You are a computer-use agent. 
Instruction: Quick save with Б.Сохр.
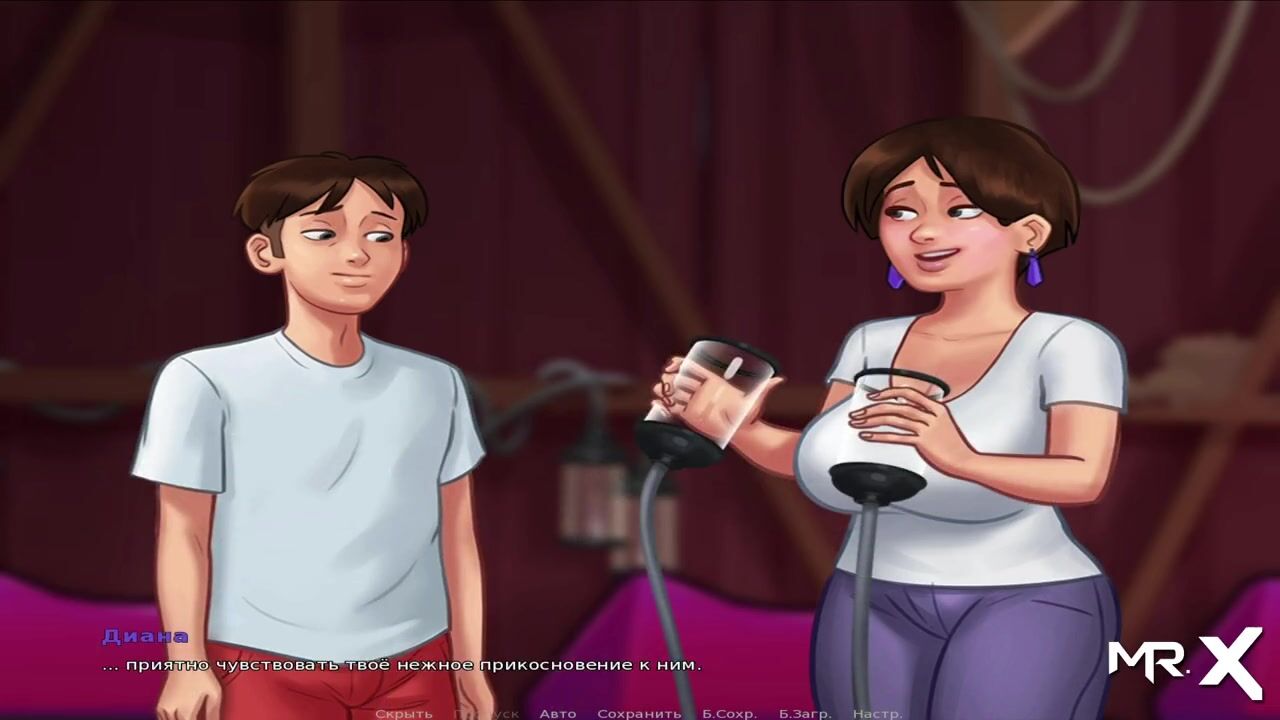[728, 713]
